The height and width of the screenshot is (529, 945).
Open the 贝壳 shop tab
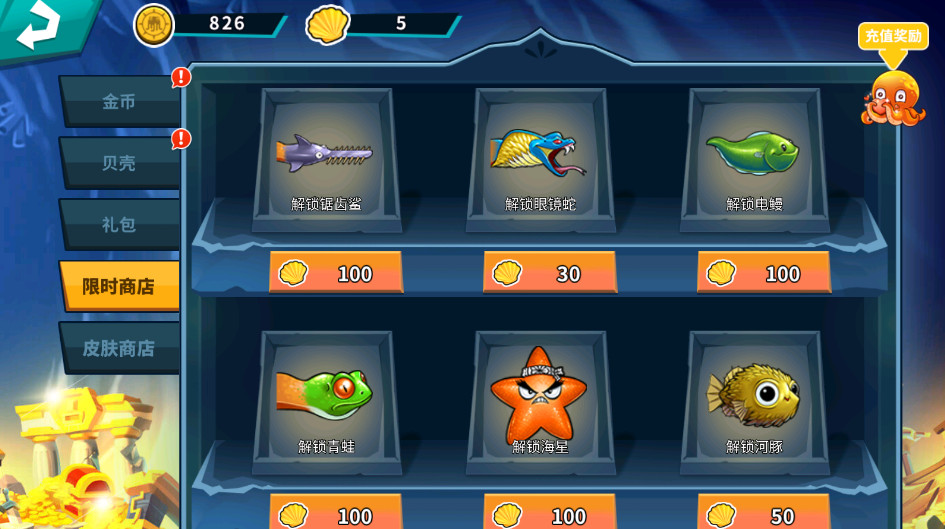pyautogui.click(x=119, y=162)
